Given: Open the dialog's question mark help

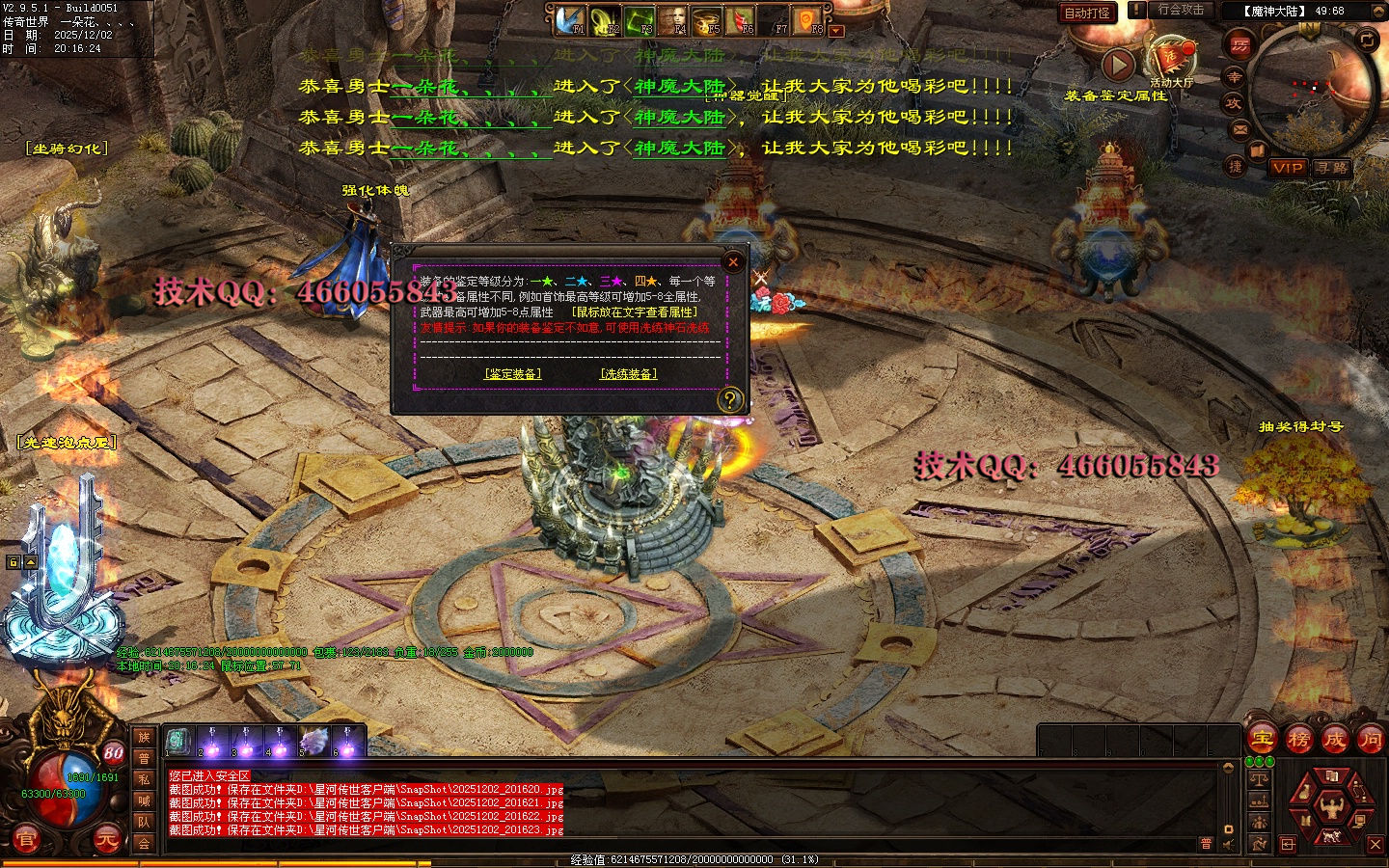Looking at the screenshot, I should tap(730, 399).
